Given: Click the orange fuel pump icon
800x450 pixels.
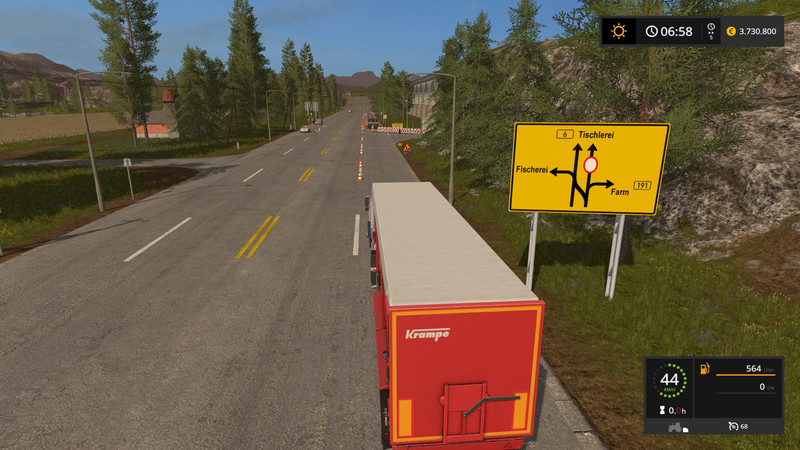Looking at the screenshot, I should (x=704, y=369).
